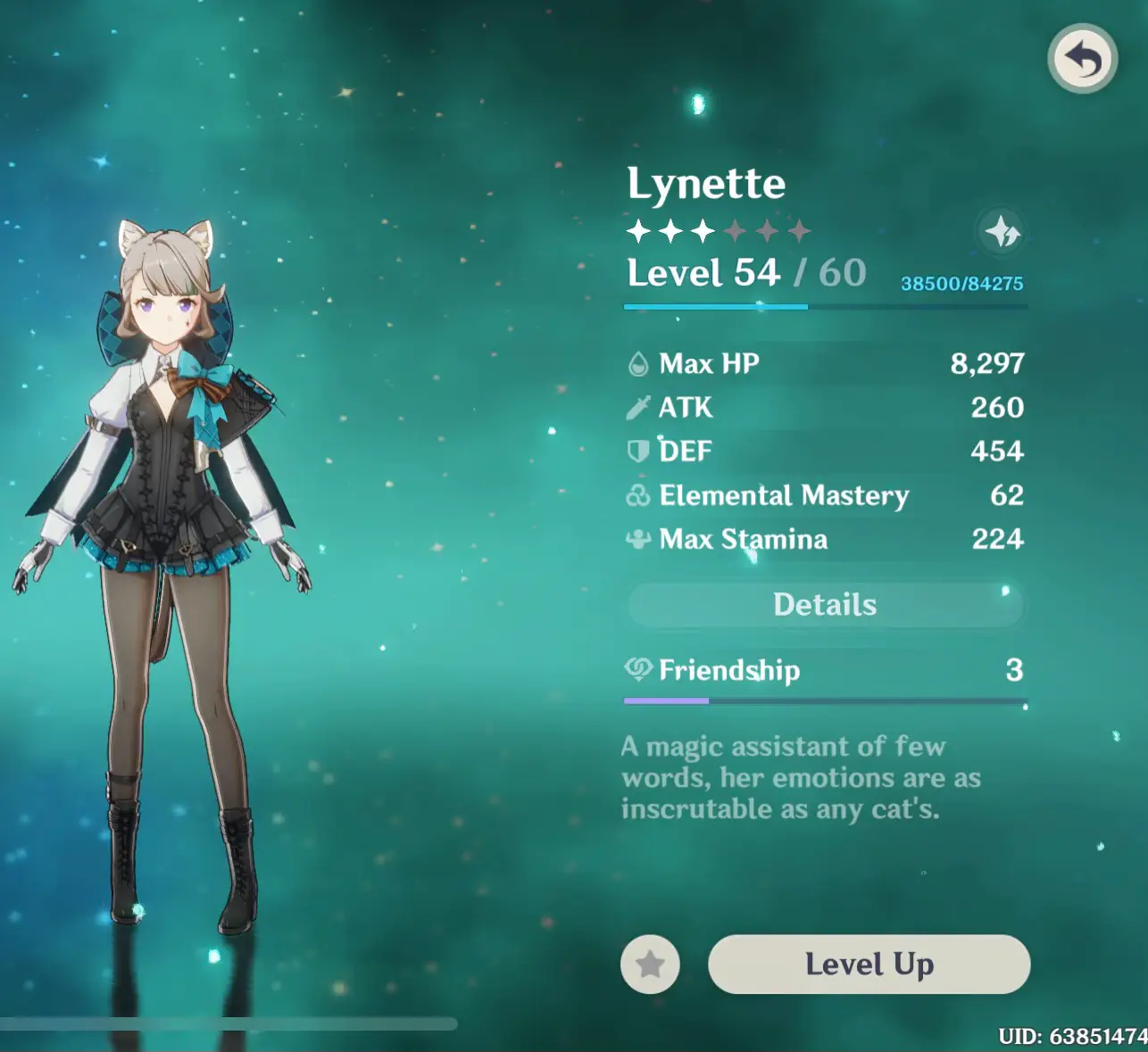Toggle the star favorite button
The height and width of the screenshot is (1052, 1148).
pos(650,965)
